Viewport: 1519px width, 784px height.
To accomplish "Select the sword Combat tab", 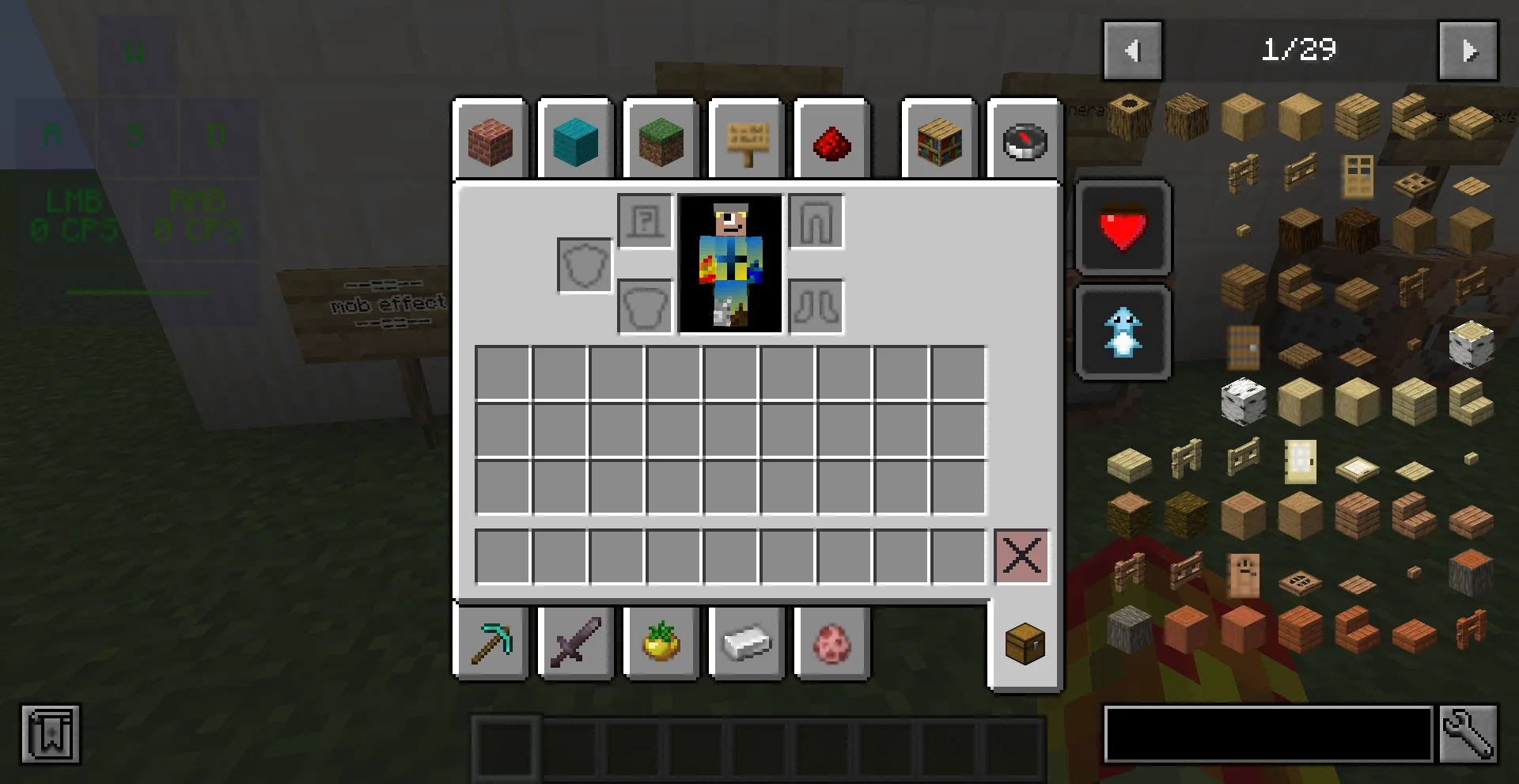I will pos(575,642).
